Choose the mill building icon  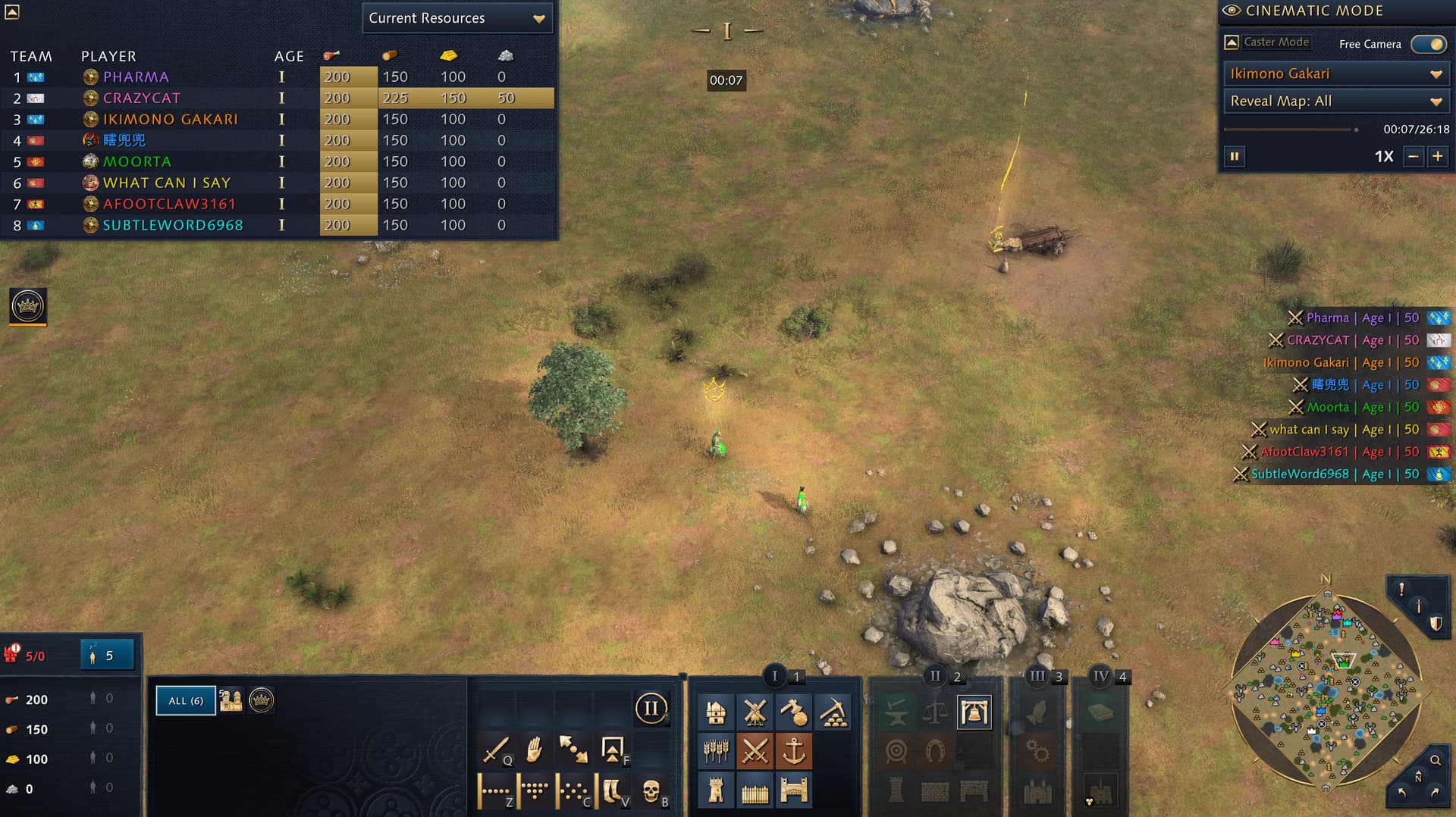pos(755,712)
